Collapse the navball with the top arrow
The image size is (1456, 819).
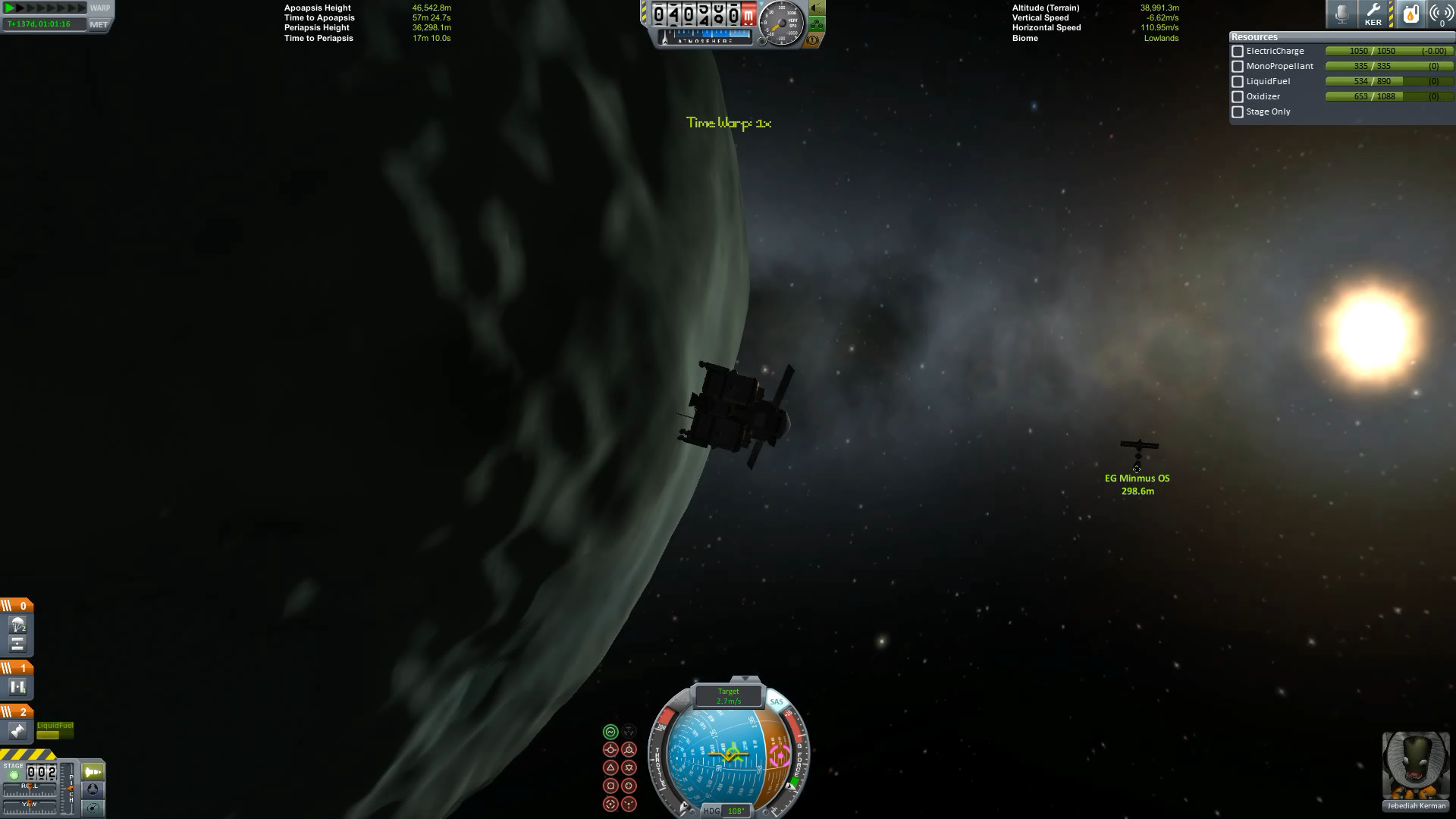745,679
